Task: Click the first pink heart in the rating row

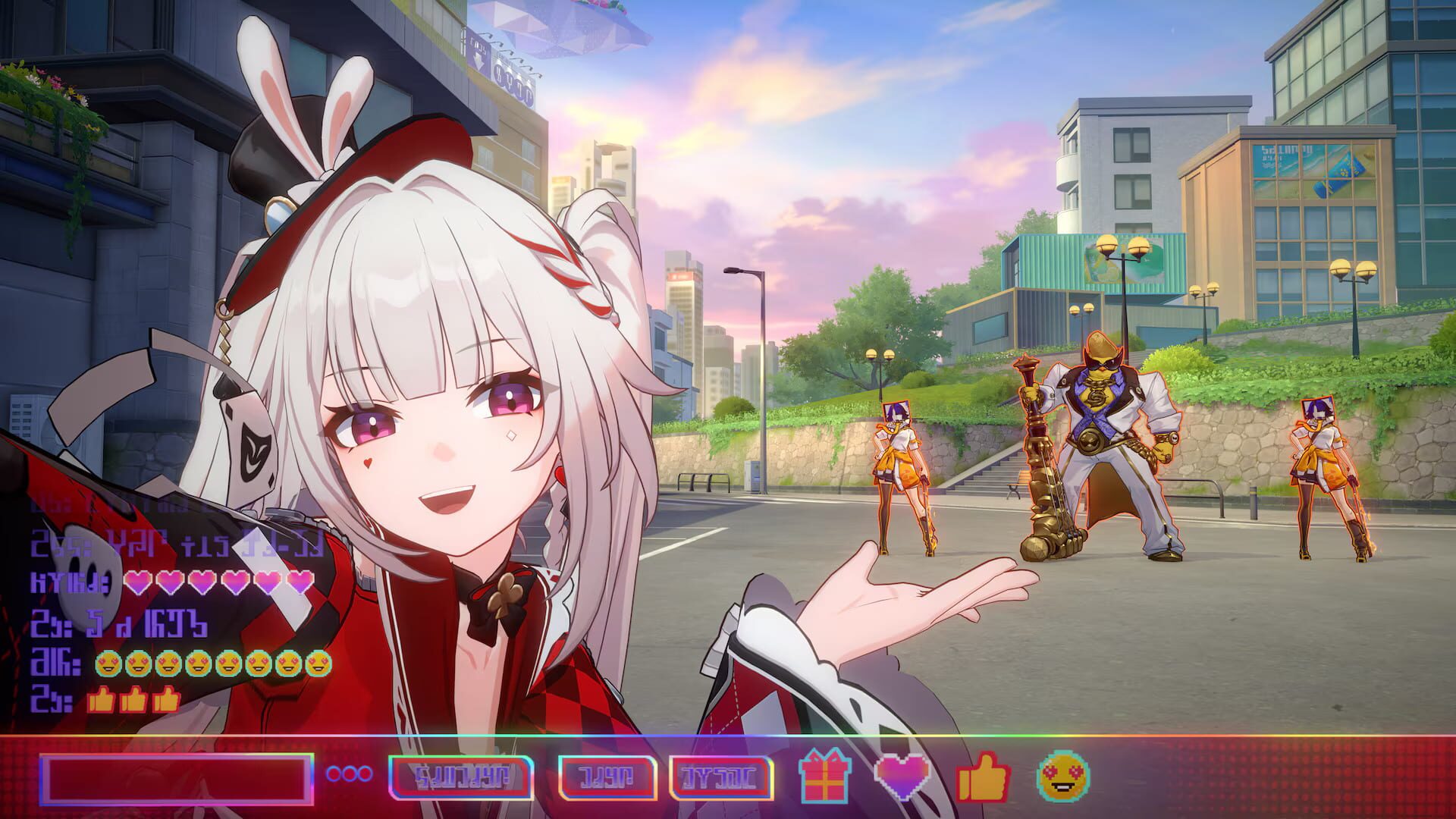Action: coord(139,582)
